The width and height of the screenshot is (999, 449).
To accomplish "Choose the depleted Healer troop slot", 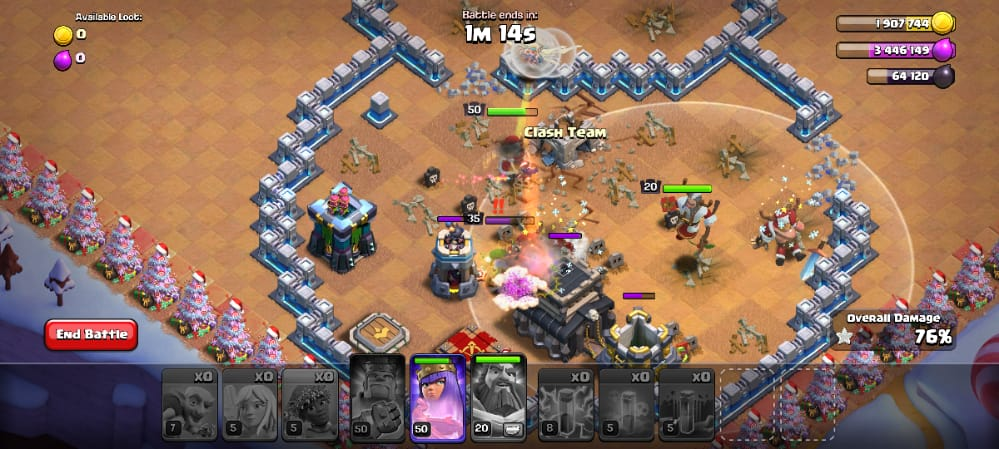I will coord(250,404).
